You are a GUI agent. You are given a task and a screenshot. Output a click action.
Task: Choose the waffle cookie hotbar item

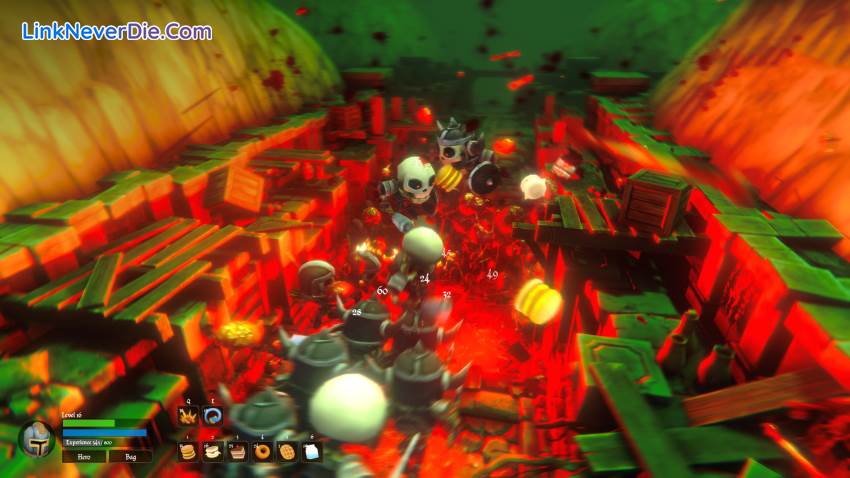(287, 451)
